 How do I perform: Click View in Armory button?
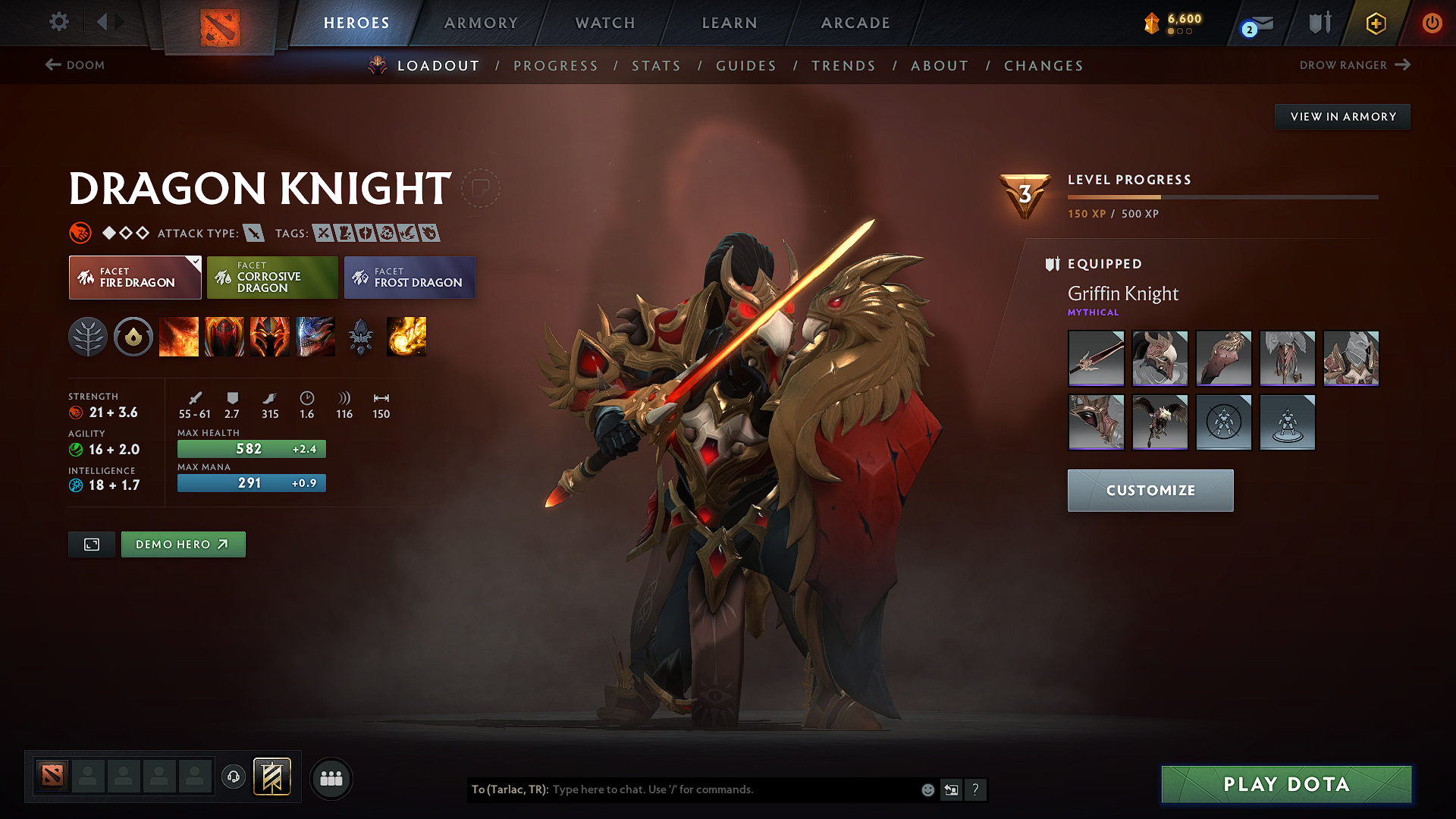1342,117
